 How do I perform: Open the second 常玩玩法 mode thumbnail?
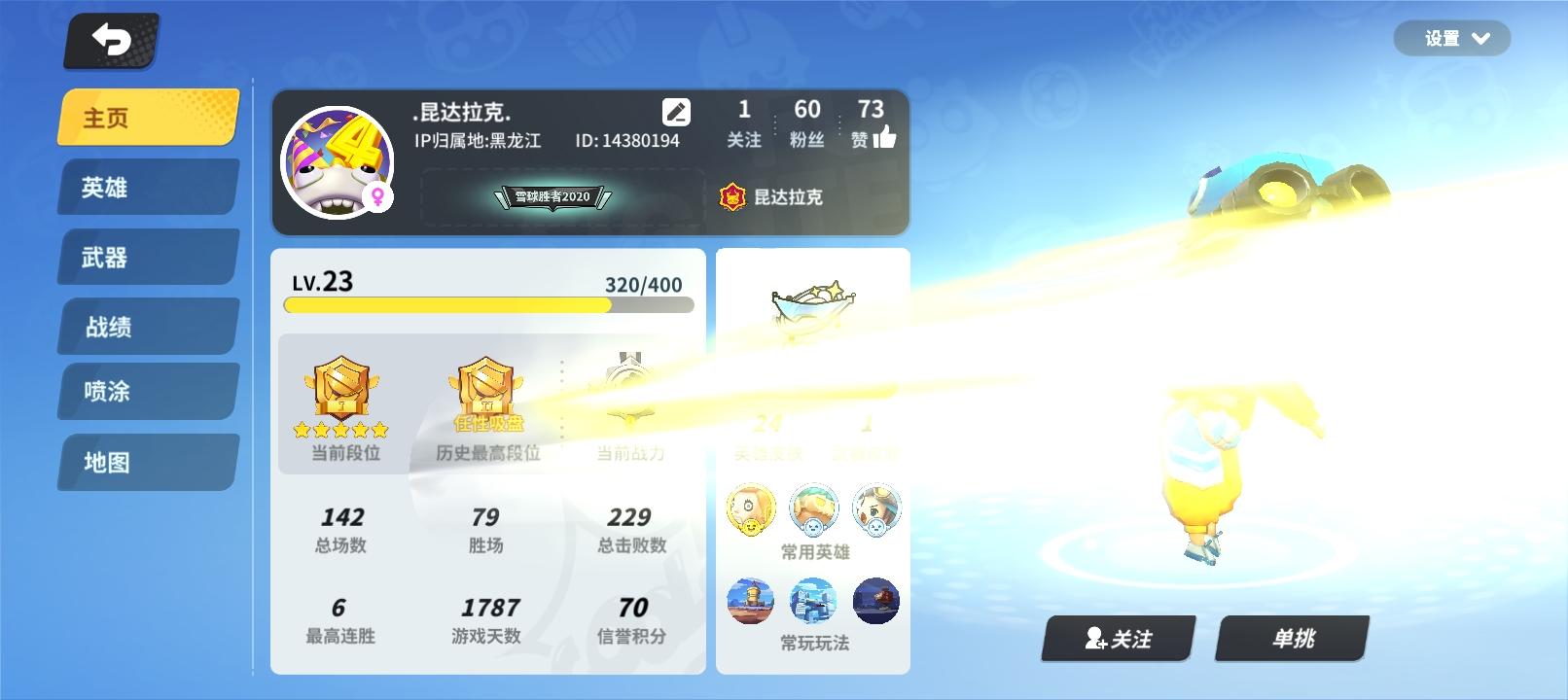pos(813,600)
